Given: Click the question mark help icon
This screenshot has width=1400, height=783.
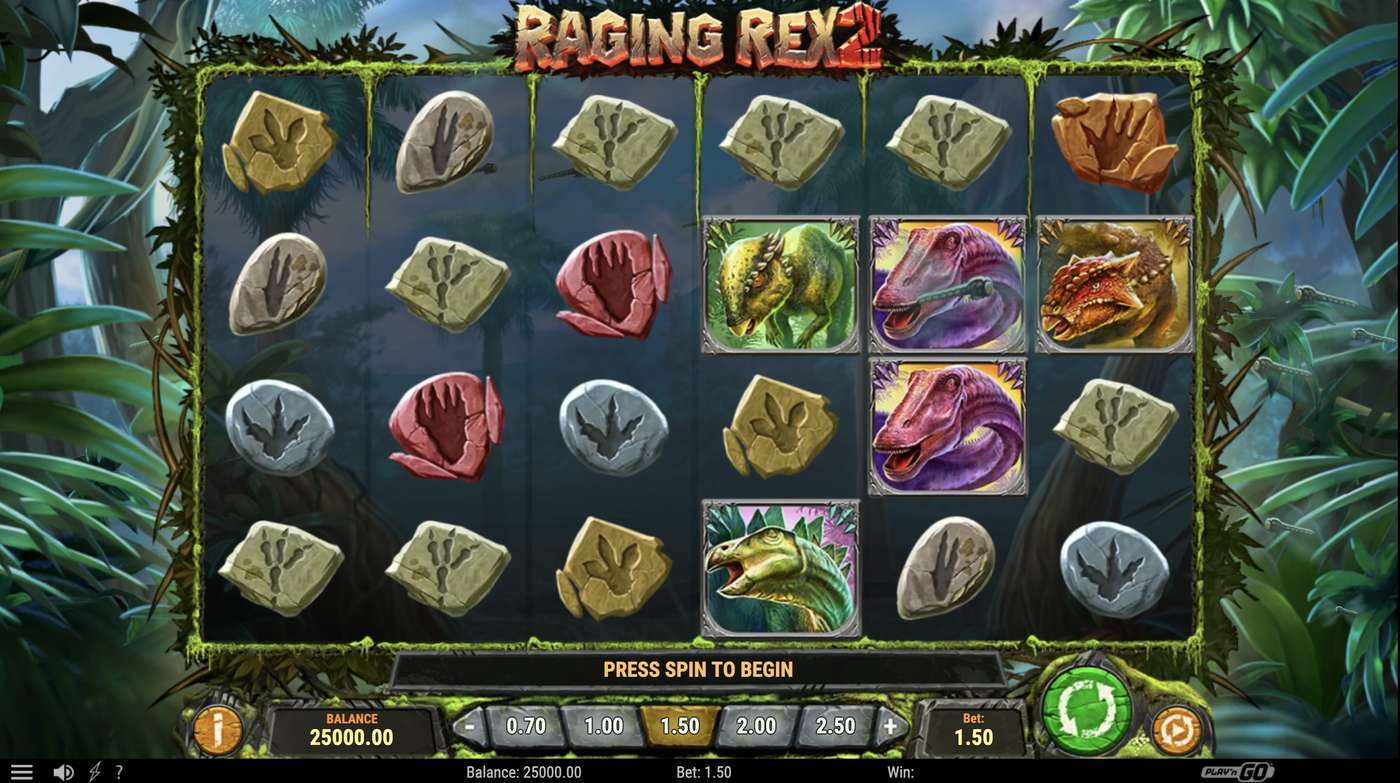Looking at the screenshot, I should pyautogui.click(x=118, y=771).
